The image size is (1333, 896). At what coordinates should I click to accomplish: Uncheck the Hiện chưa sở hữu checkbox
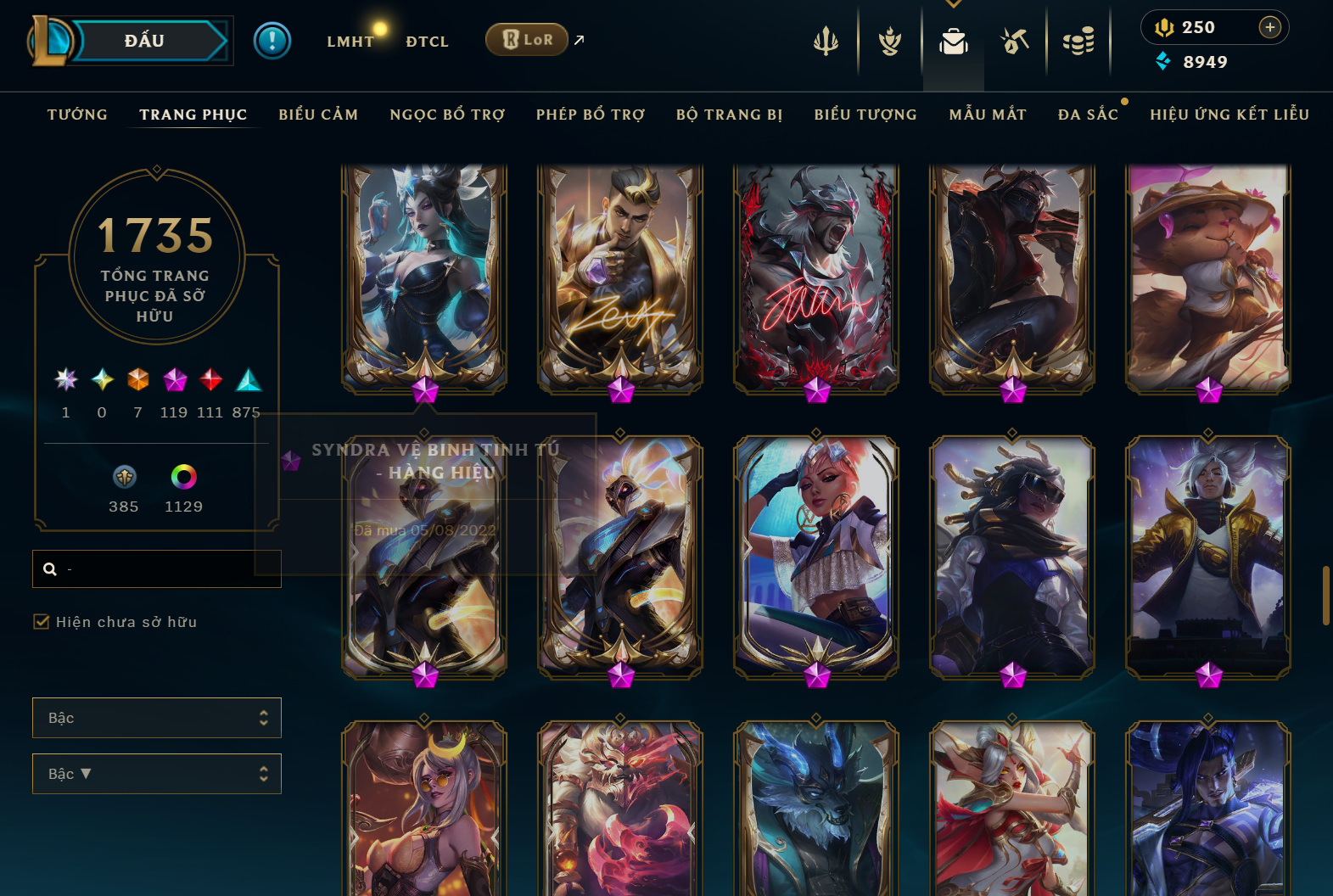(x=42, y=621)
